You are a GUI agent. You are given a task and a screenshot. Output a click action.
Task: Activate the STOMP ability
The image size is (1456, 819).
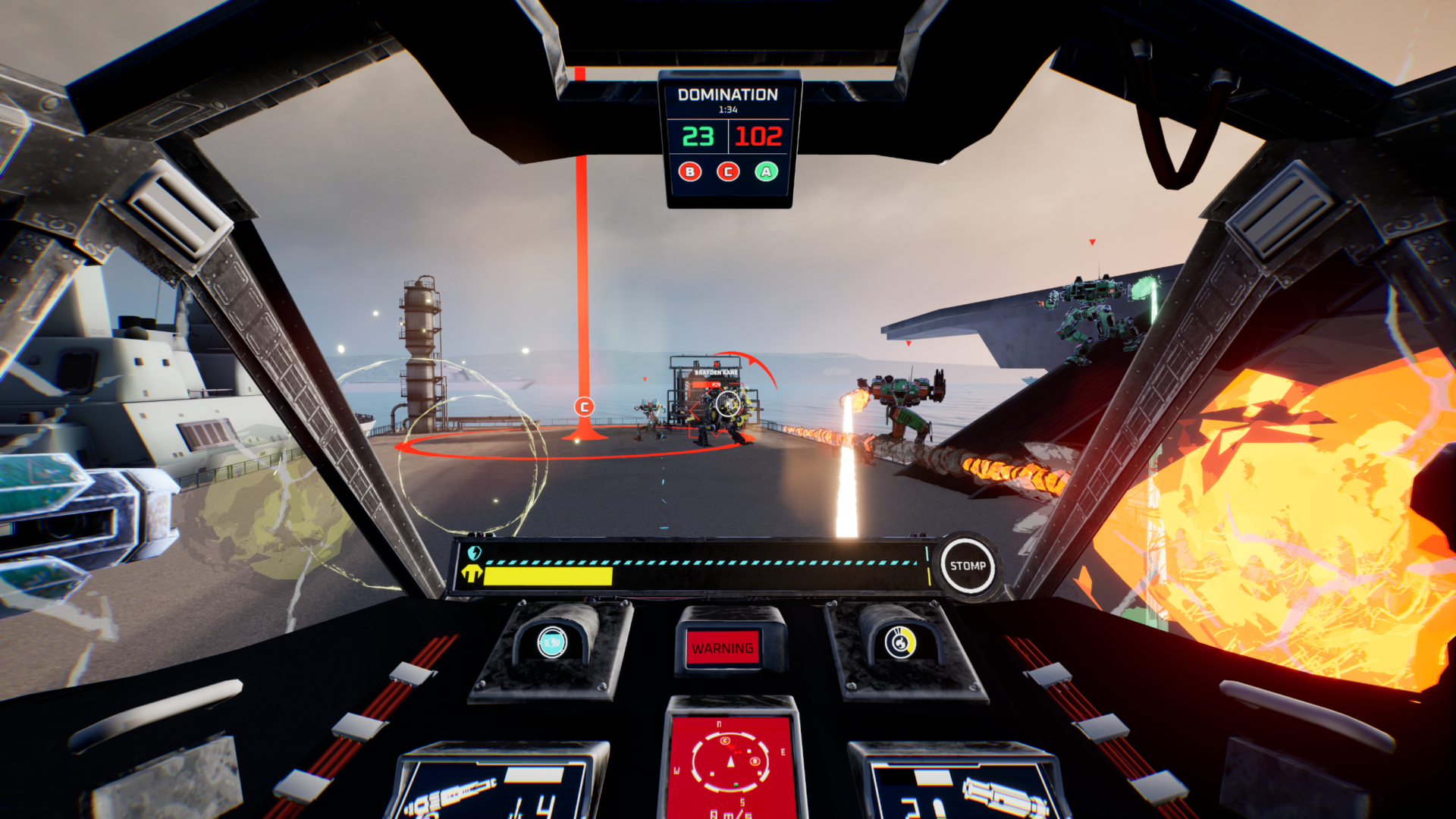click(968, 566)
